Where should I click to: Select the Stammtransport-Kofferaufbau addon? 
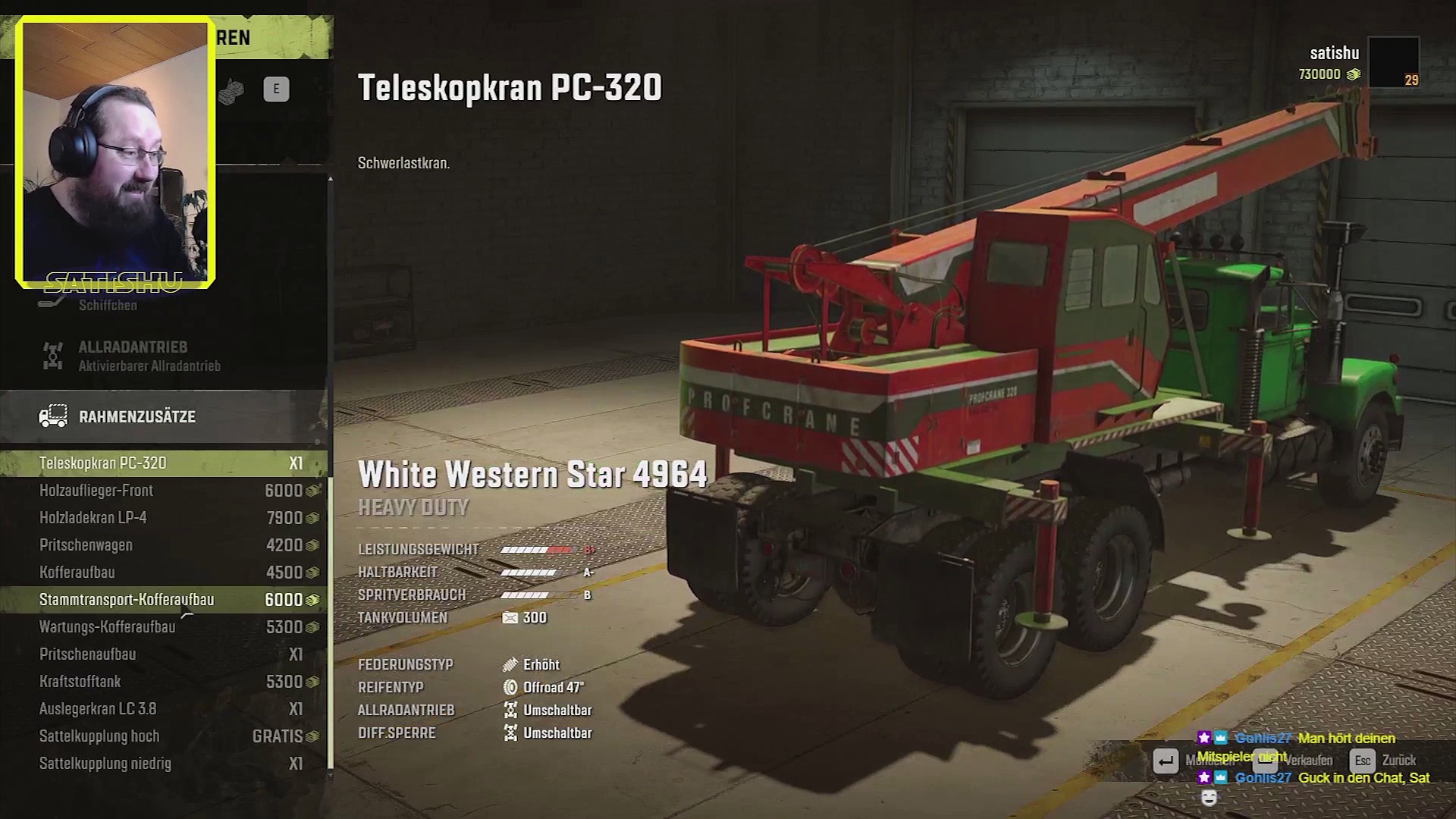pyautogui.click(x=163, y=600)
